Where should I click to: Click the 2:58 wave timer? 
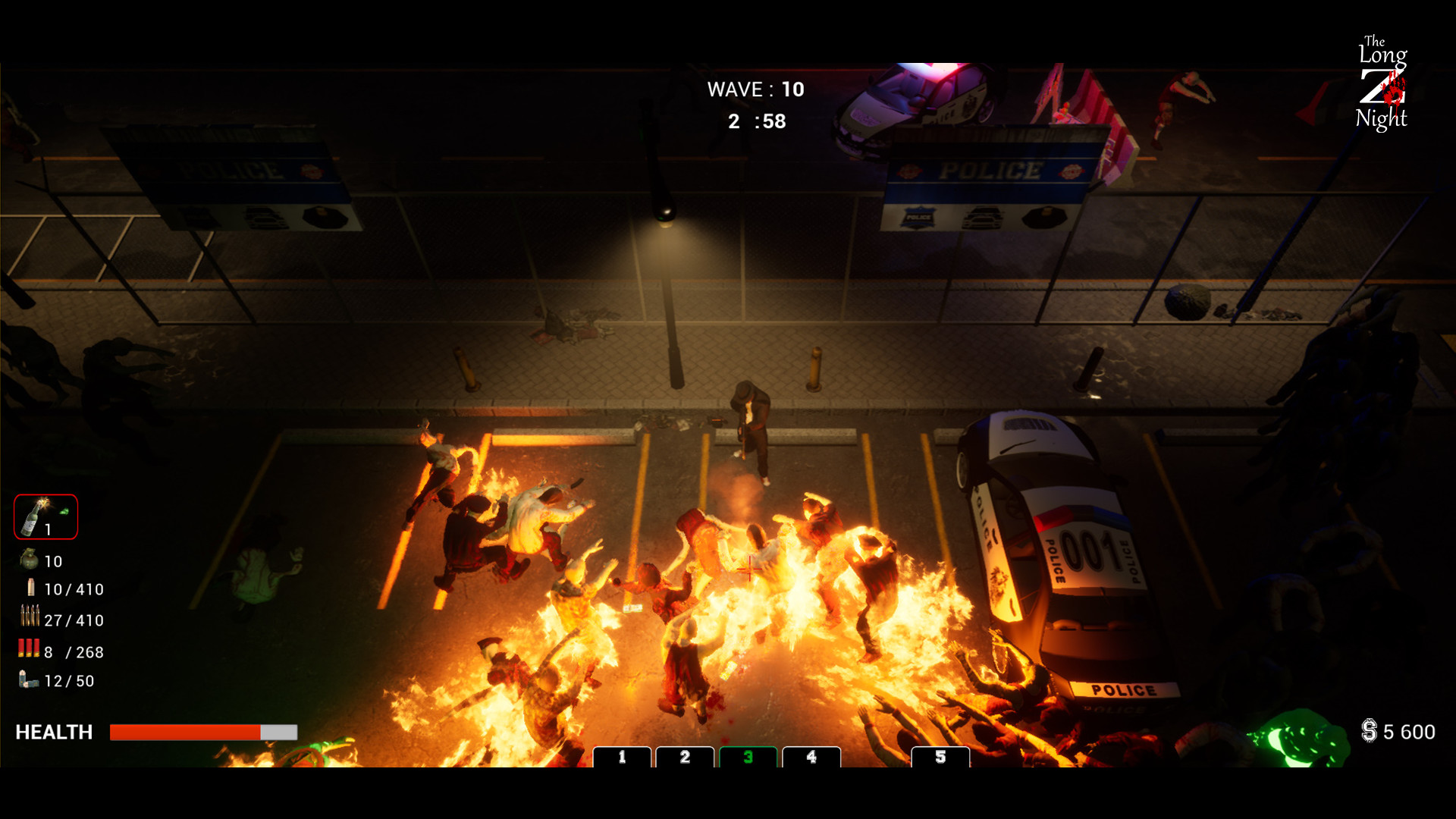coord(758,121)
